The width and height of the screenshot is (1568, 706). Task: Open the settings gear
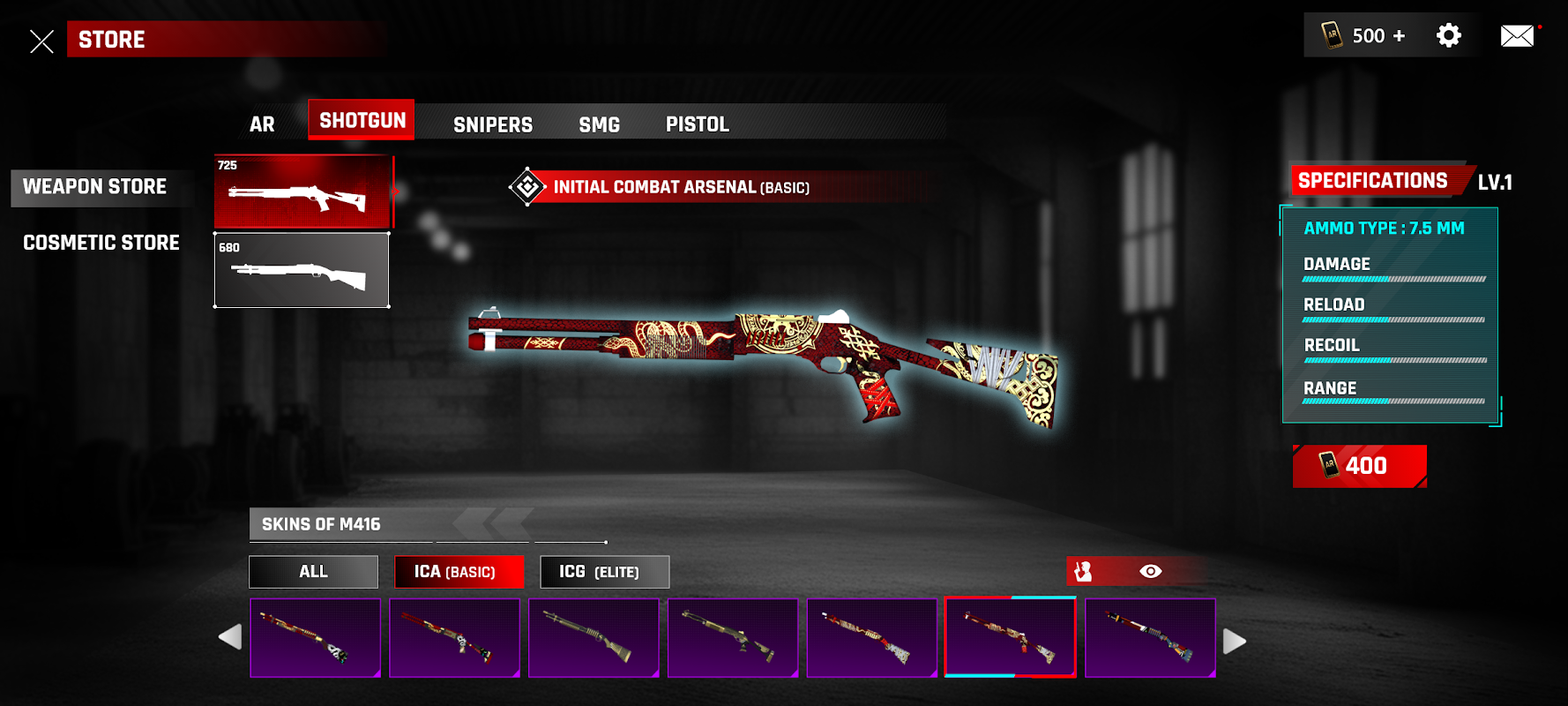tap(1448, 35)
